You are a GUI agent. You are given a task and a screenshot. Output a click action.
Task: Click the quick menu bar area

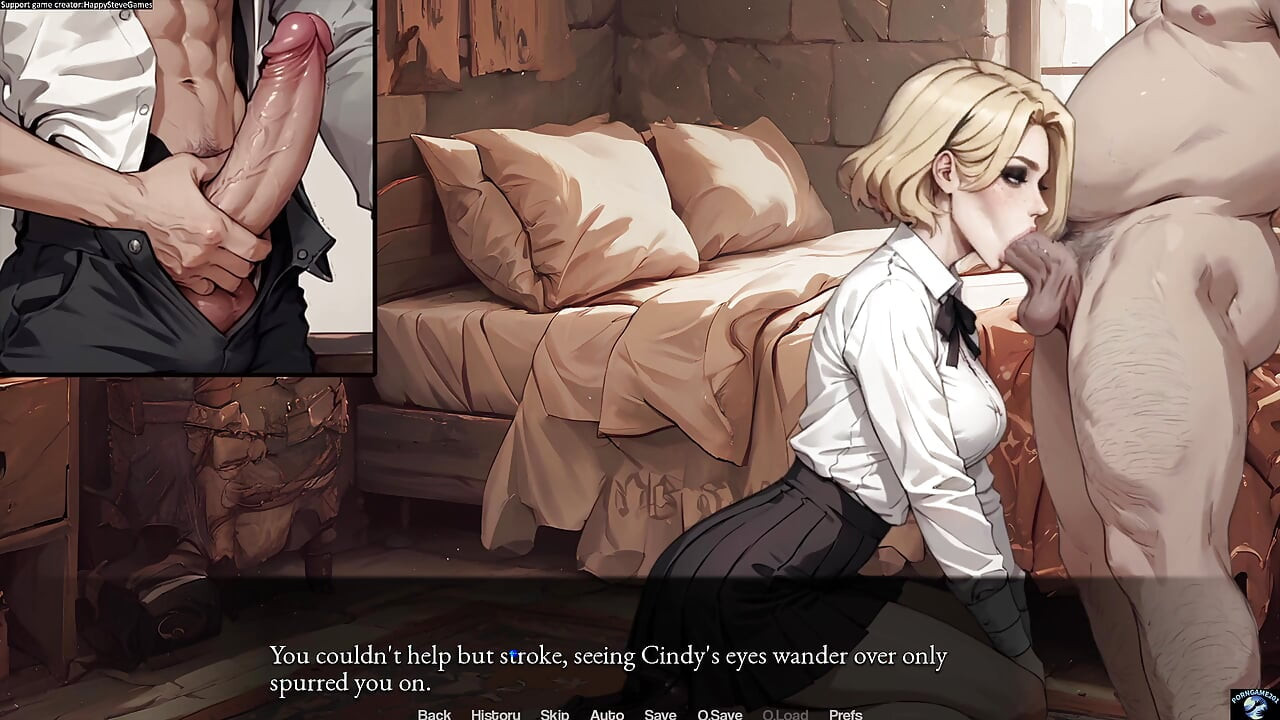click(640, 714)
